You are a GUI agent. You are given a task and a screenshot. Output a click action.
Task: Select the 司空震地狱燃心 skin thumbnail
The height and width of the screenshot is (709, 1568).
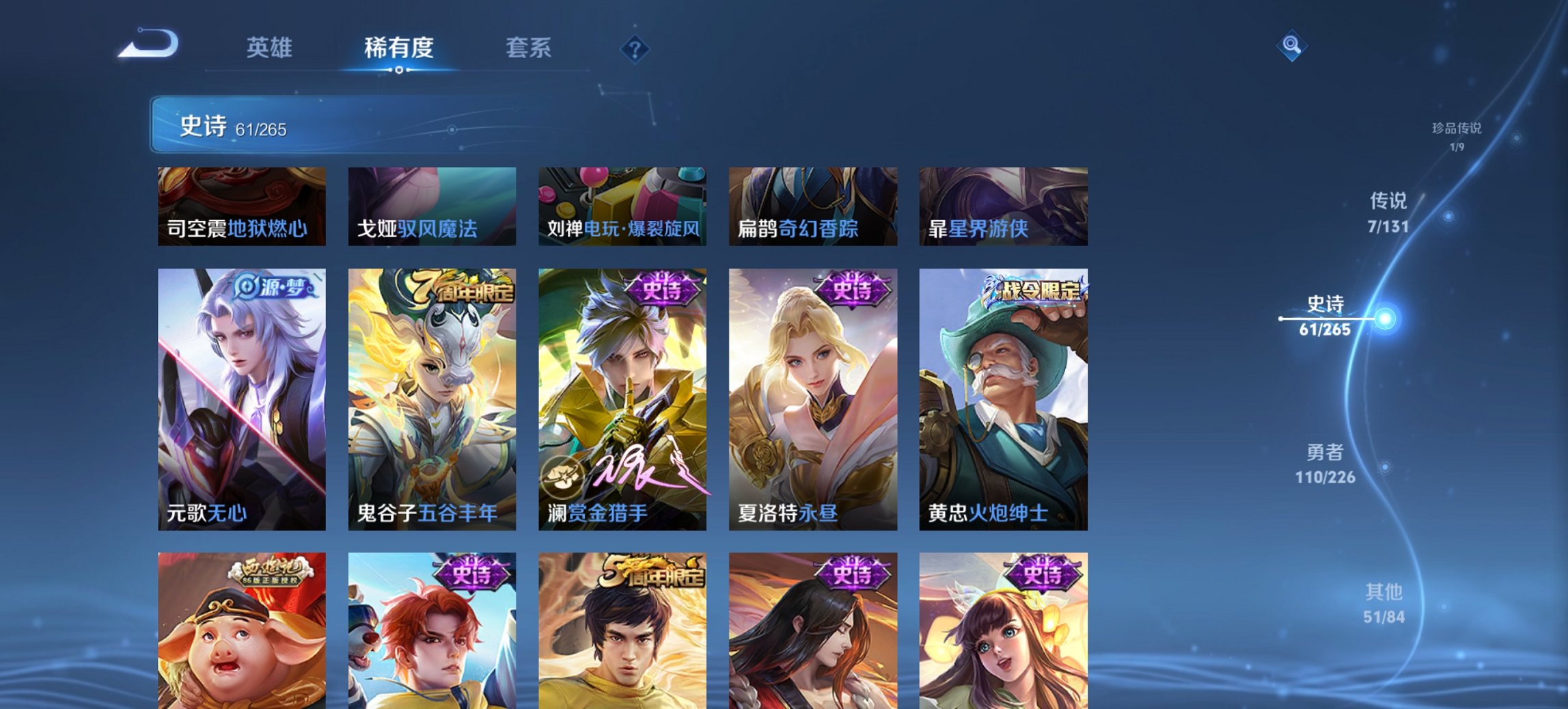click(240, 205)
